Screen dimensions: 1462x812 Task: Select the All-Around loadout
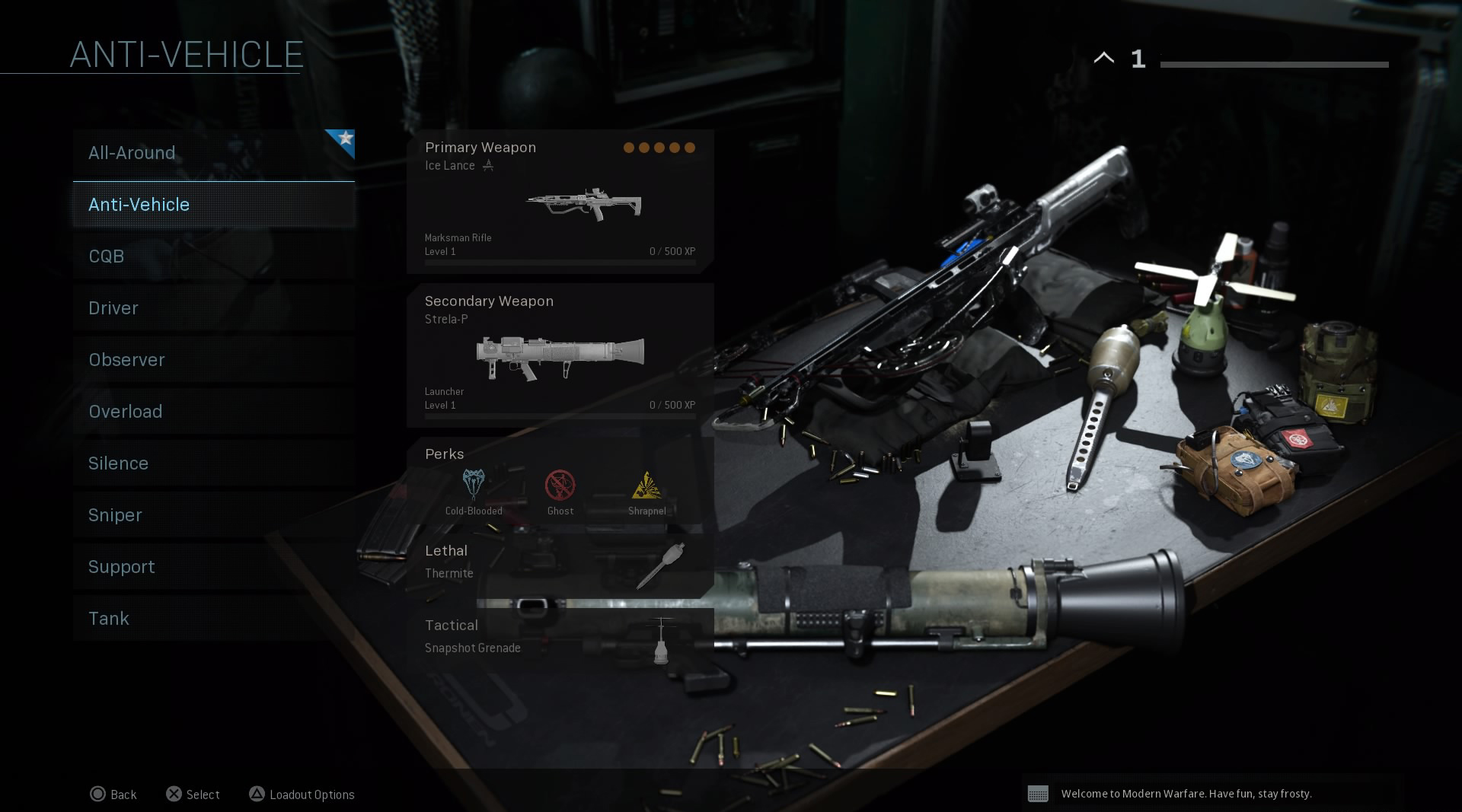(x=213, y=153)
